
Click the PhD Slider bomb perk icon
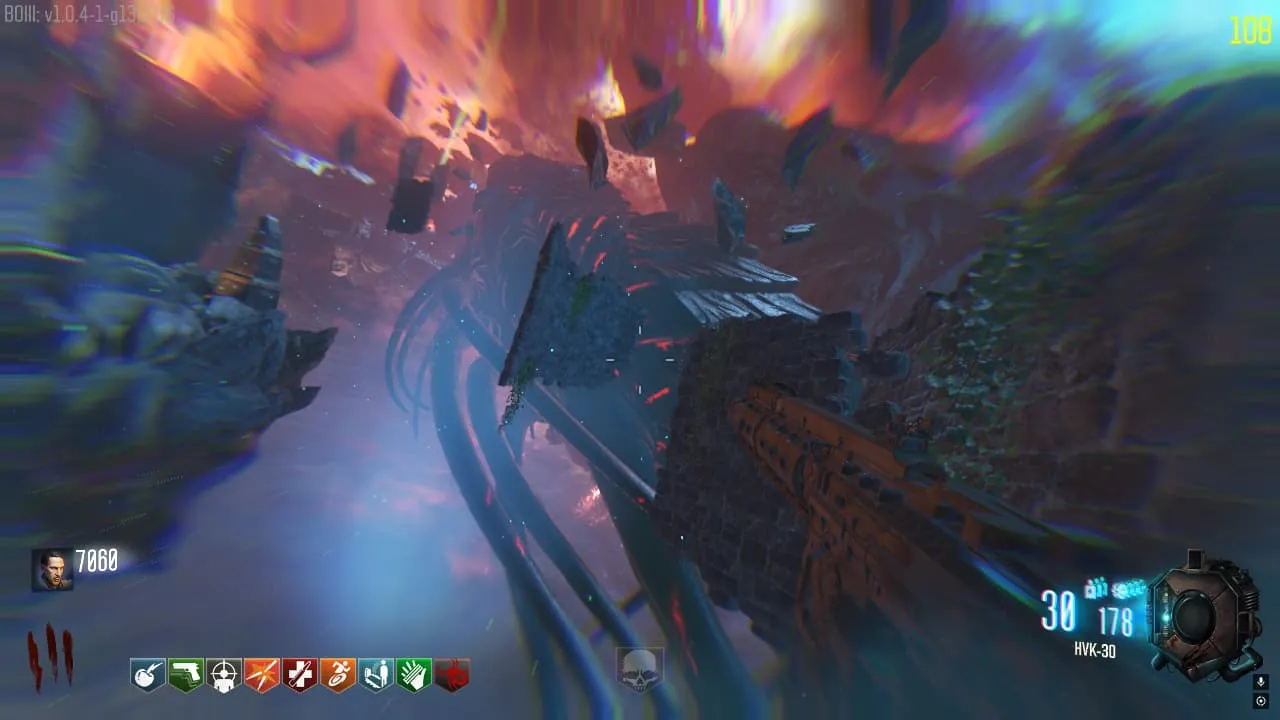(x=148, y=674)
